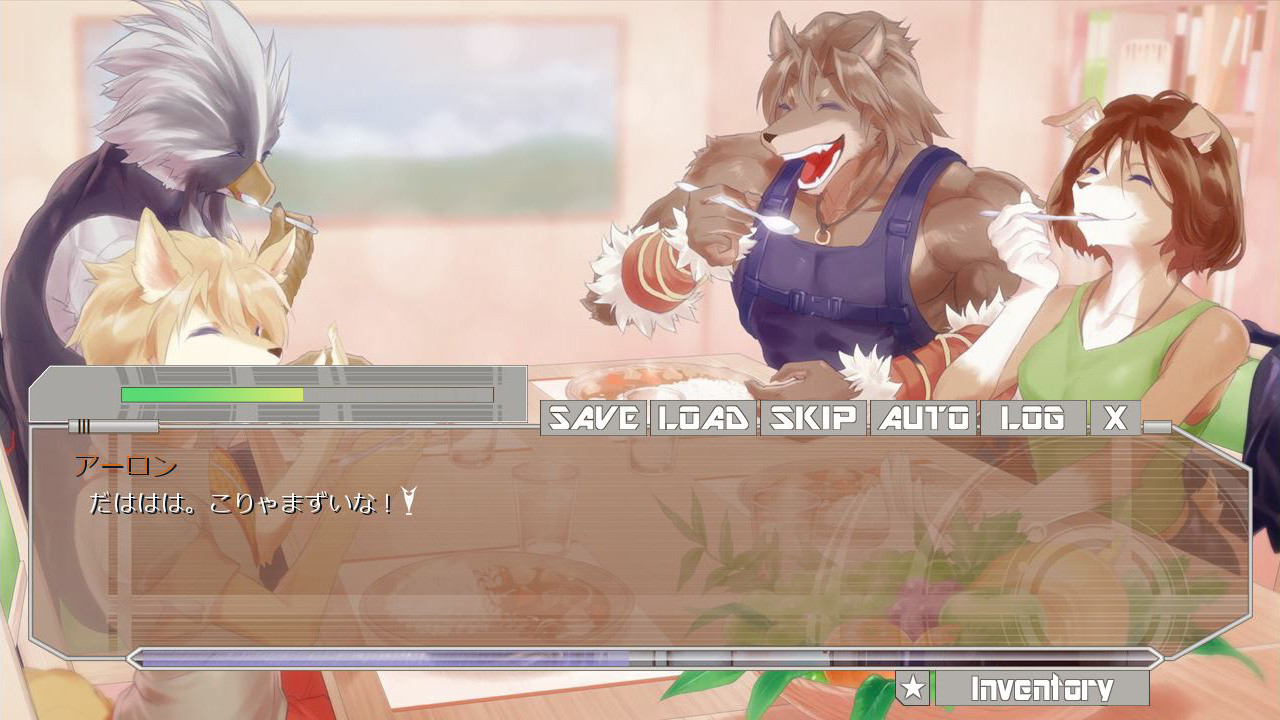This screenshot has width=1280, height=720.
Task: Toggle SKIP mode on
Action: [x=812, y=420]
